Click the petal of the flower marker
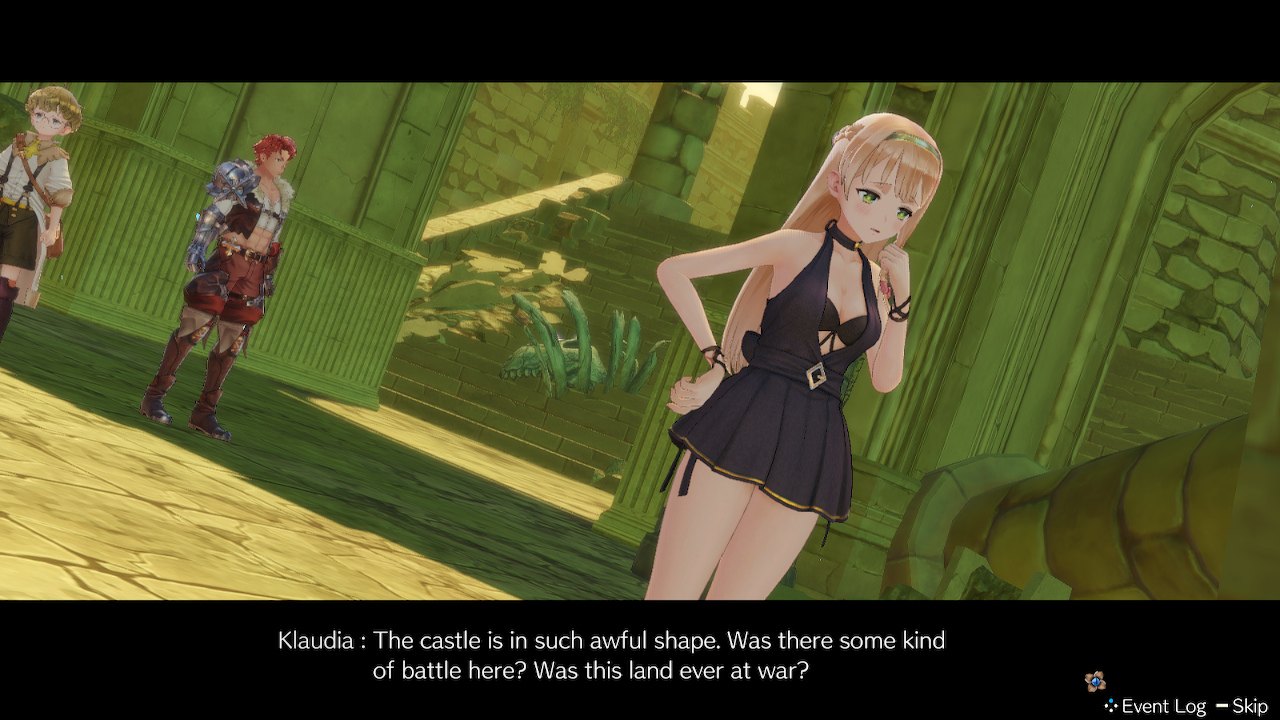1280x720 pixels. pos(1089,674)
